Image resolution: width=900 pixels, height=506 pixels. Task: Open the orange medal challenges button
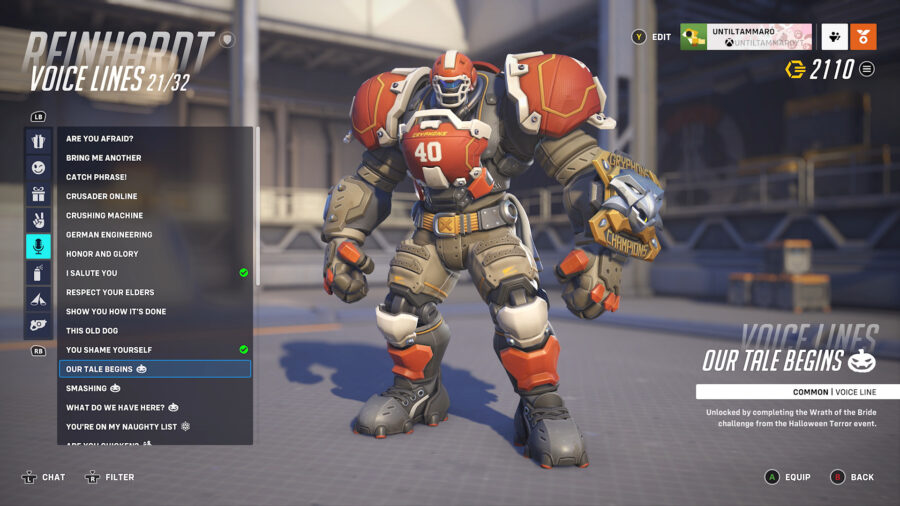(x=863, y=37)
